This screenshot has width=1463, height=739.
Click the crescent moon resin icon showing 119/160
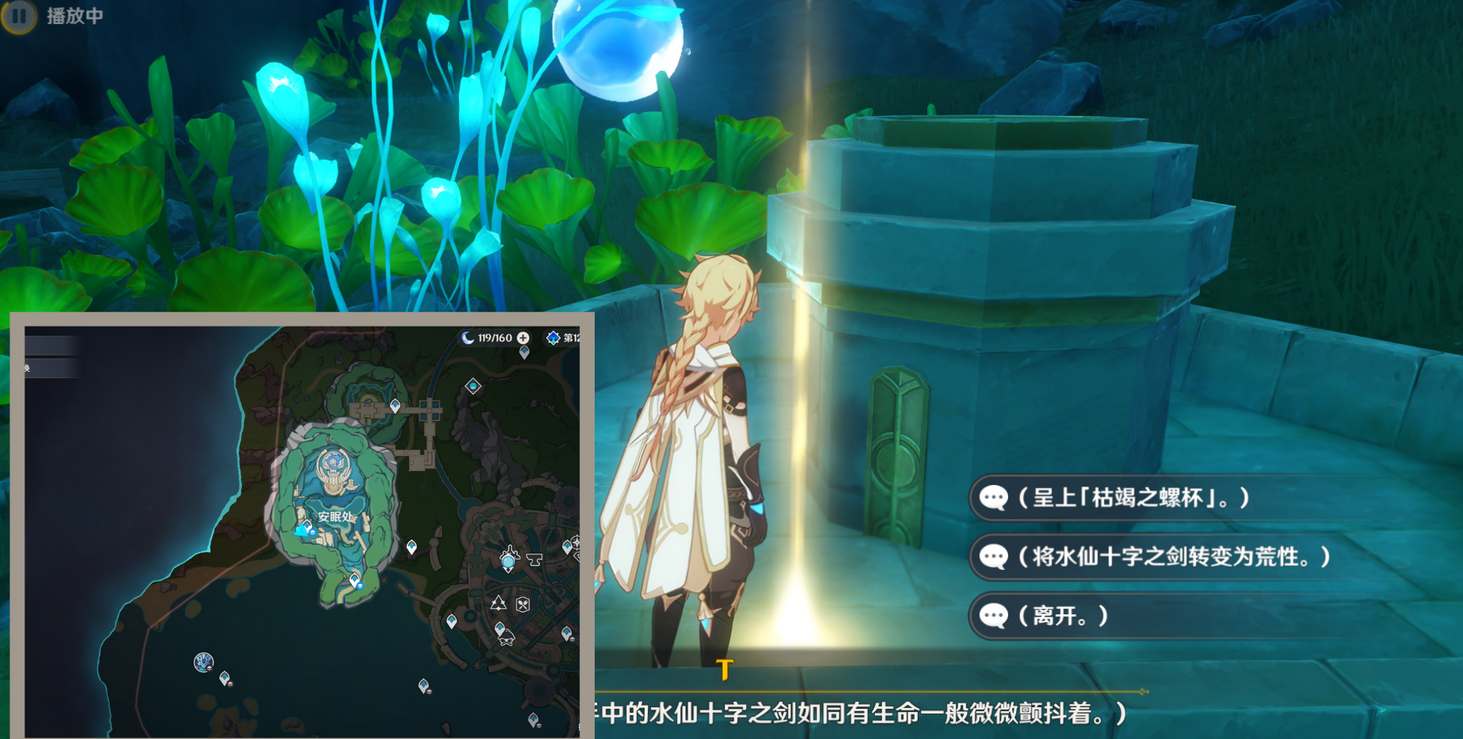[x=466, y=336]
